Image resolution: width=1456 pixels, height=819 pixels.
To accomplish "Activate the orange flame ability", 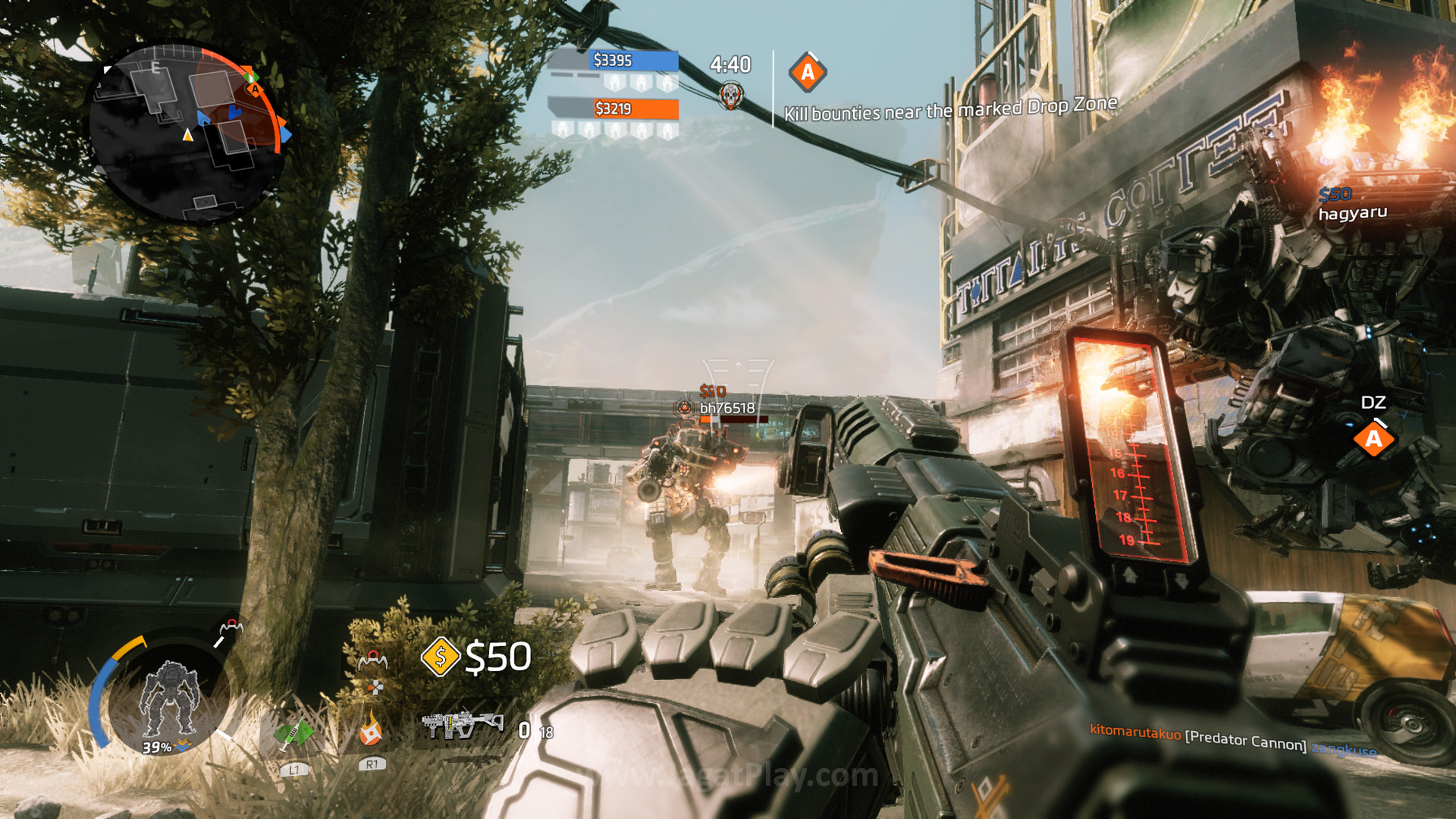I will 371,730.
